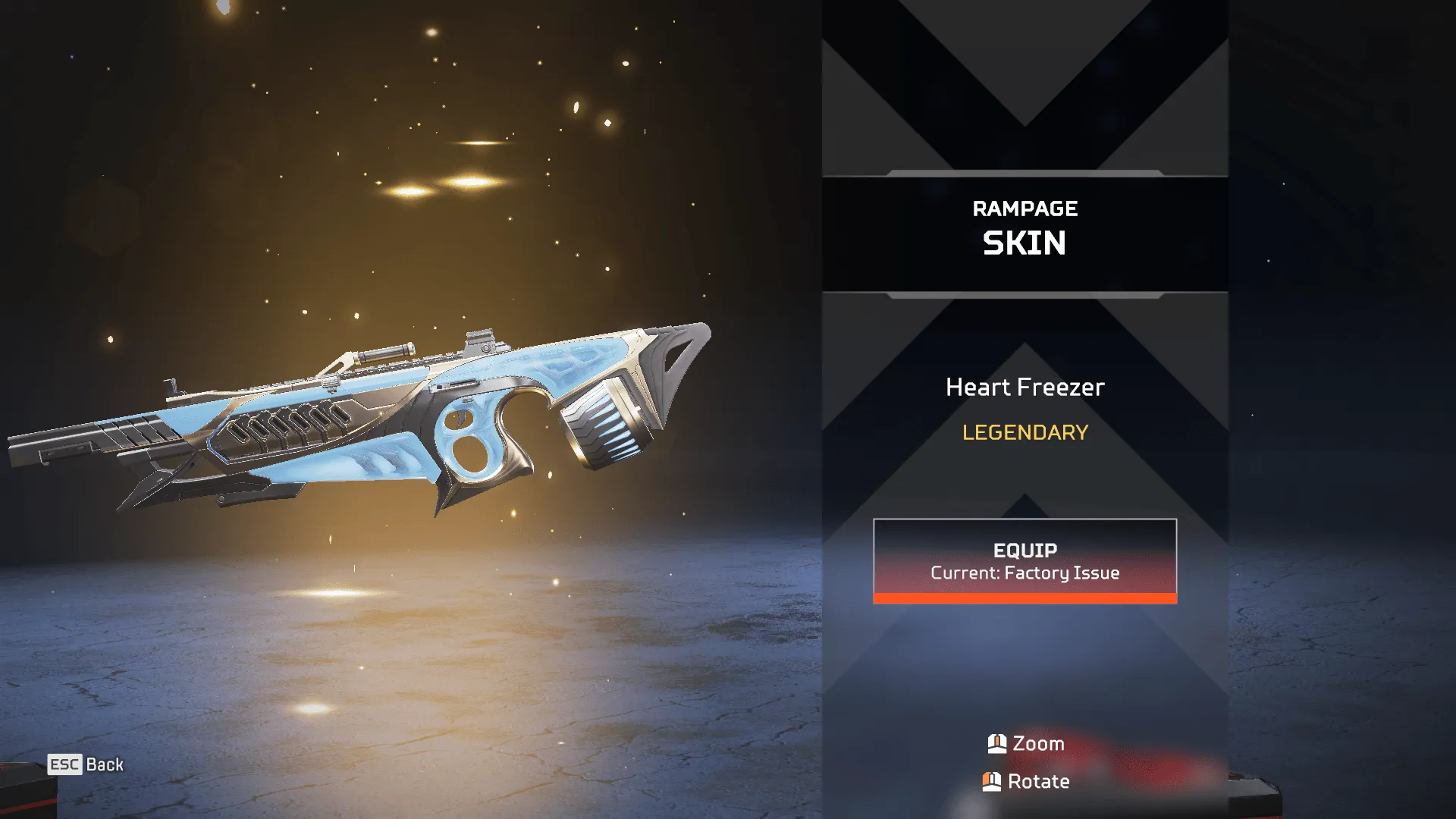Click the Heart Freezer skin name

click(1025, 388)
